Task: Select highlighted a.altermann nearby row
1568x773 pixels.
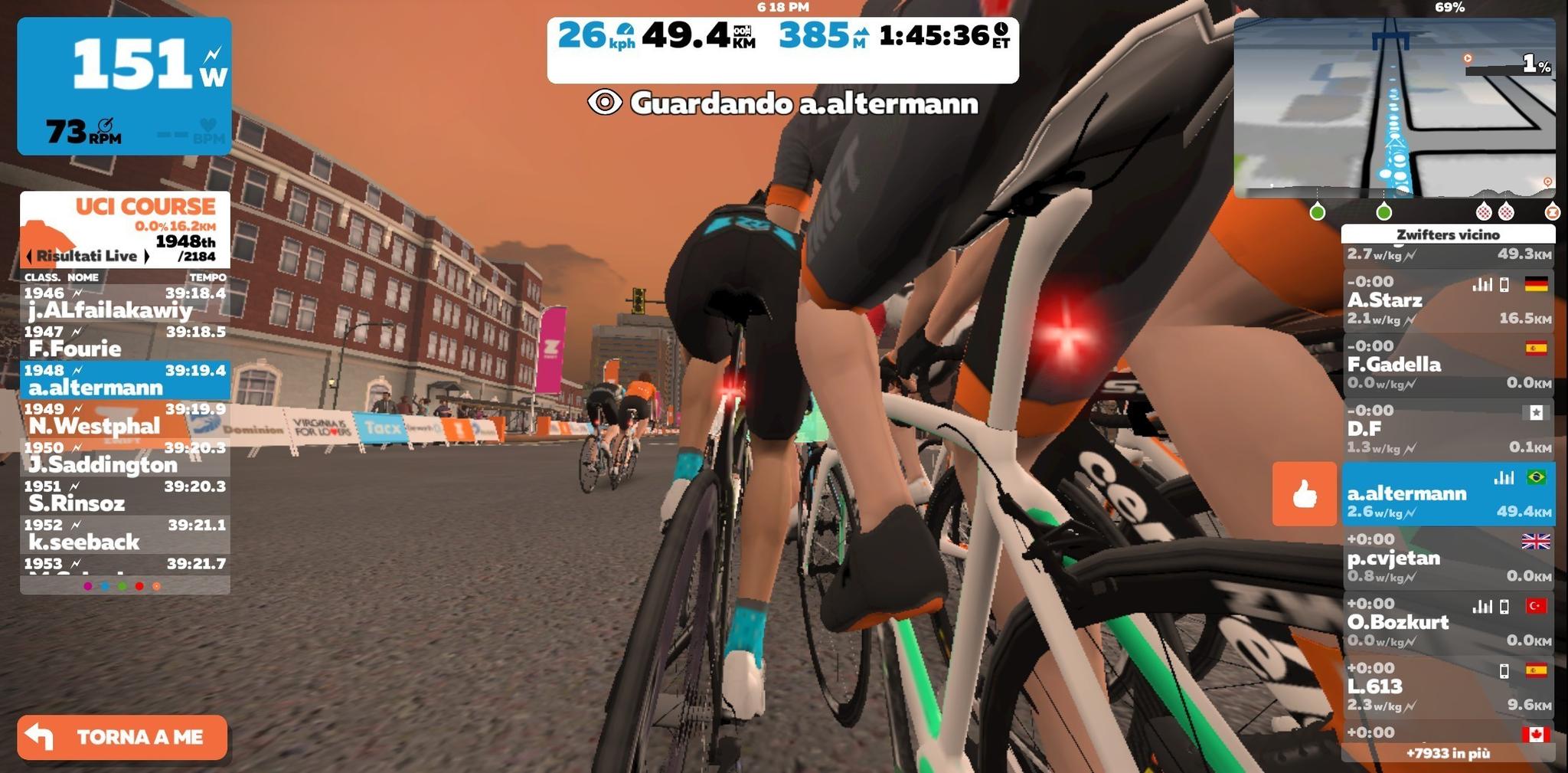Action: pos(1447,494)
